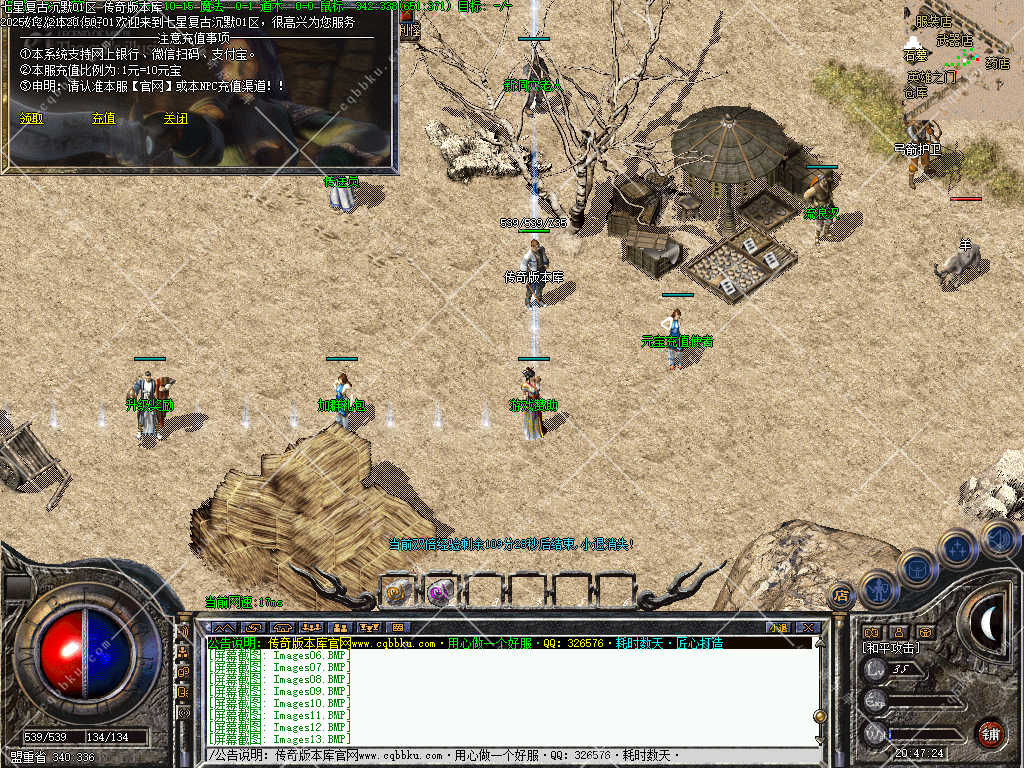Click the 小退 logout button
Image resolution: width=1024 pixels, height=768 pixels.
coord(777,627)
